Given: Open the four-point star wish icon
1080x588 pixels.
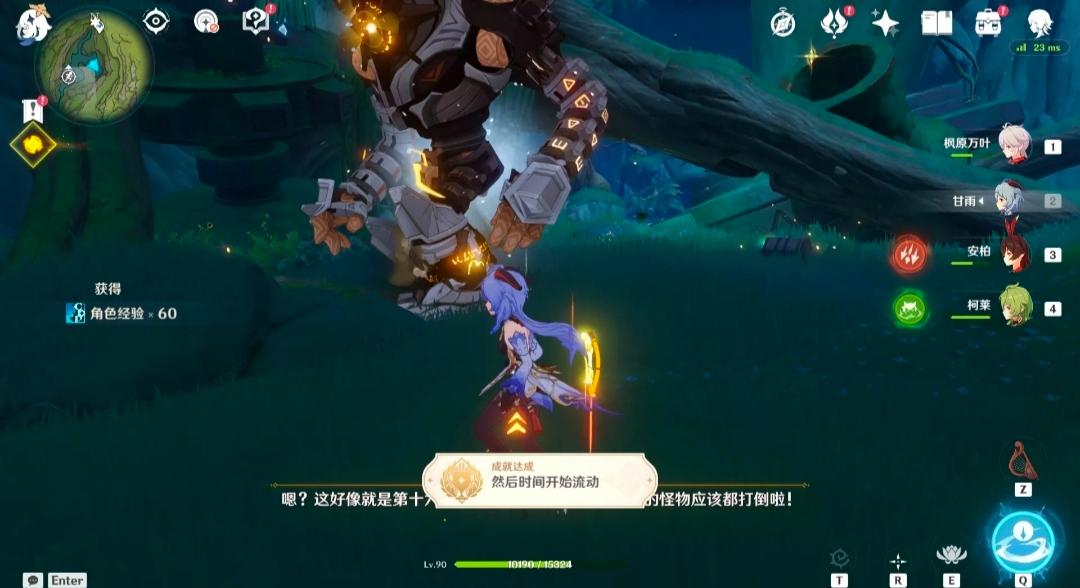Looking at the screenshot, I should pyautogui.click(x=885, y=23).
